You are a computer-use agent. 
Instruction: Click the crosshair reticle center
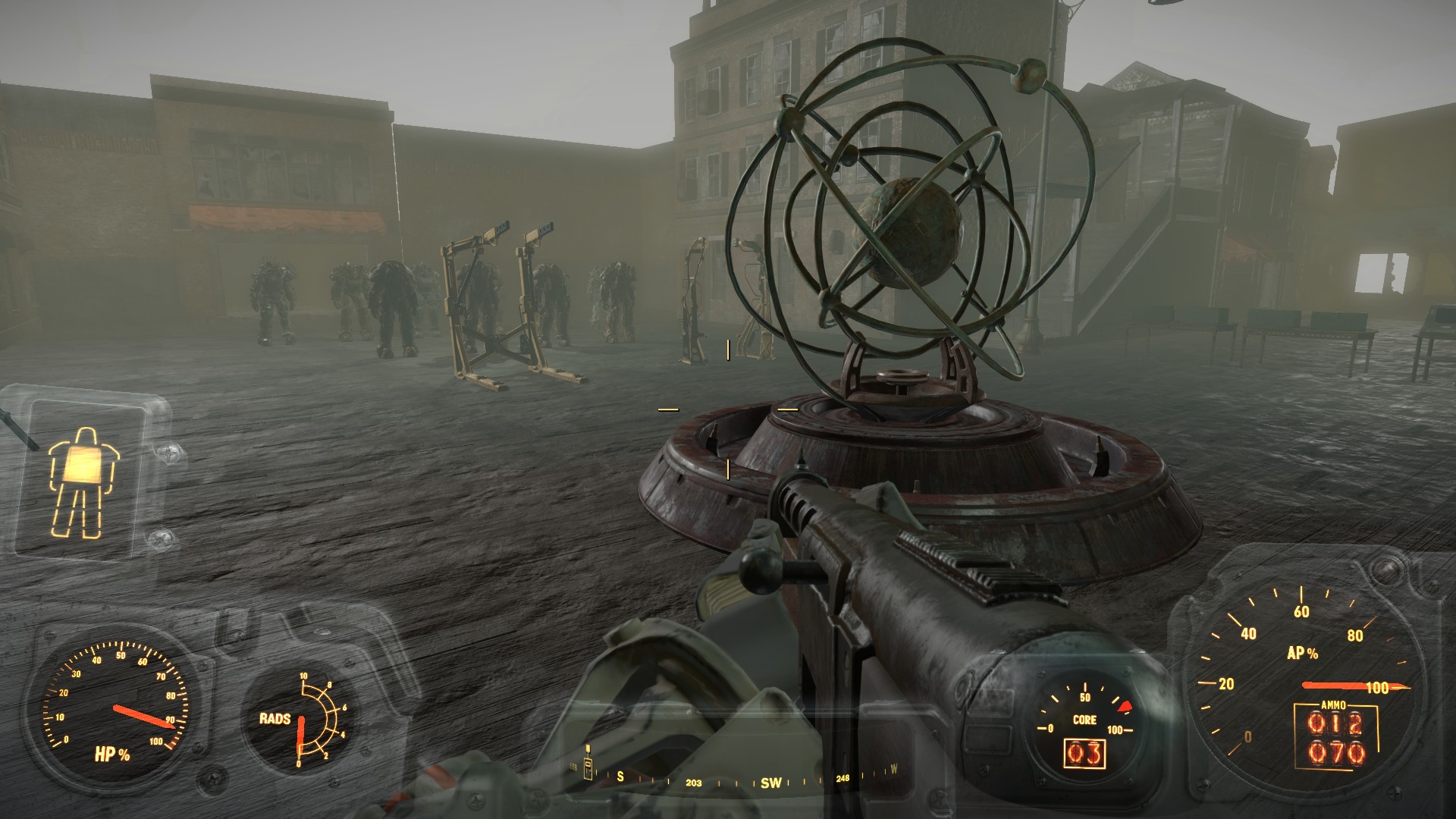(x=728, y=409)
